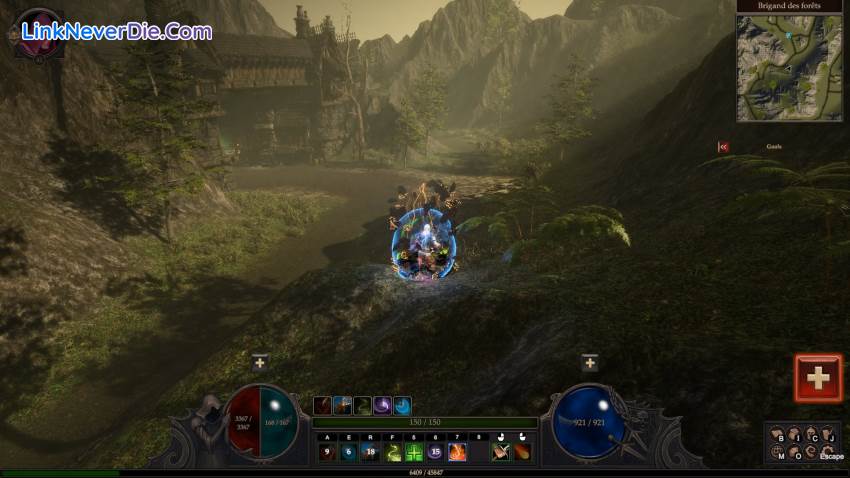Open the menu icon labeled M
Viewport: 850px width, 478px height.
778,453
